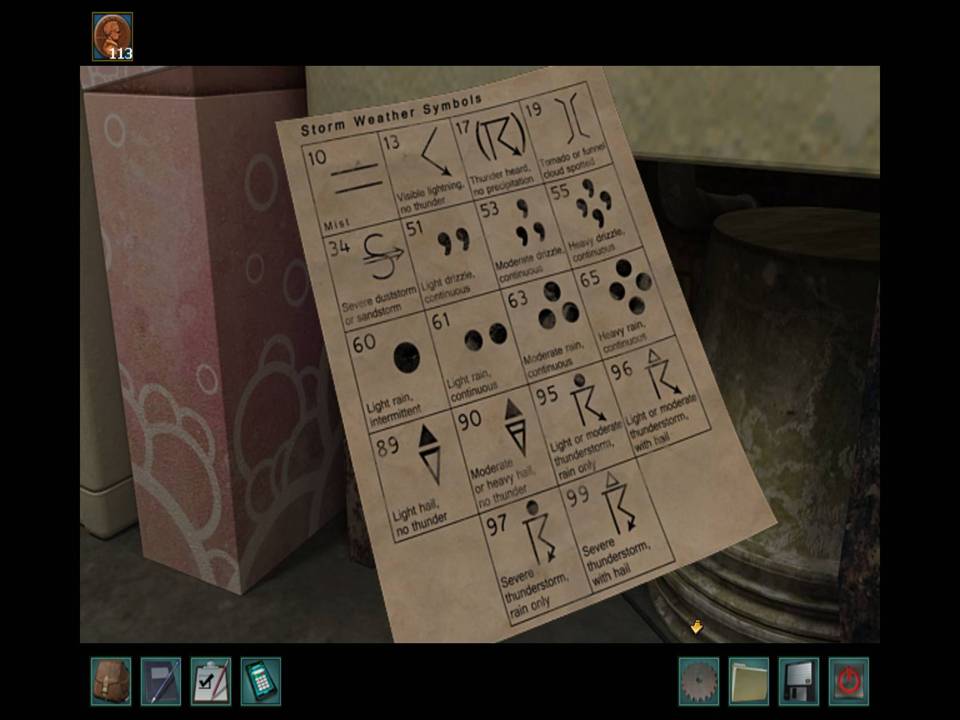Quit using the red power button
This screenshot has height=720, width=960.
click(x=849, y=681)
